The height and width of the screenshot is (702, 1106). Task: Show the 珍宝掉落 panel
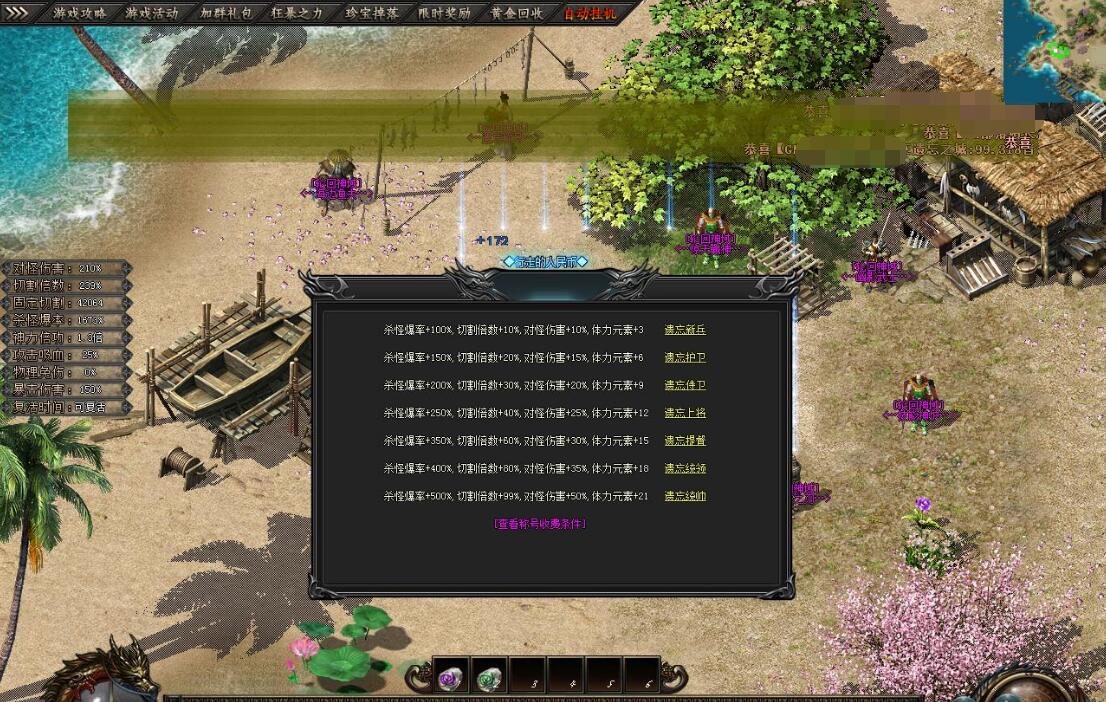tap(371, 13)
